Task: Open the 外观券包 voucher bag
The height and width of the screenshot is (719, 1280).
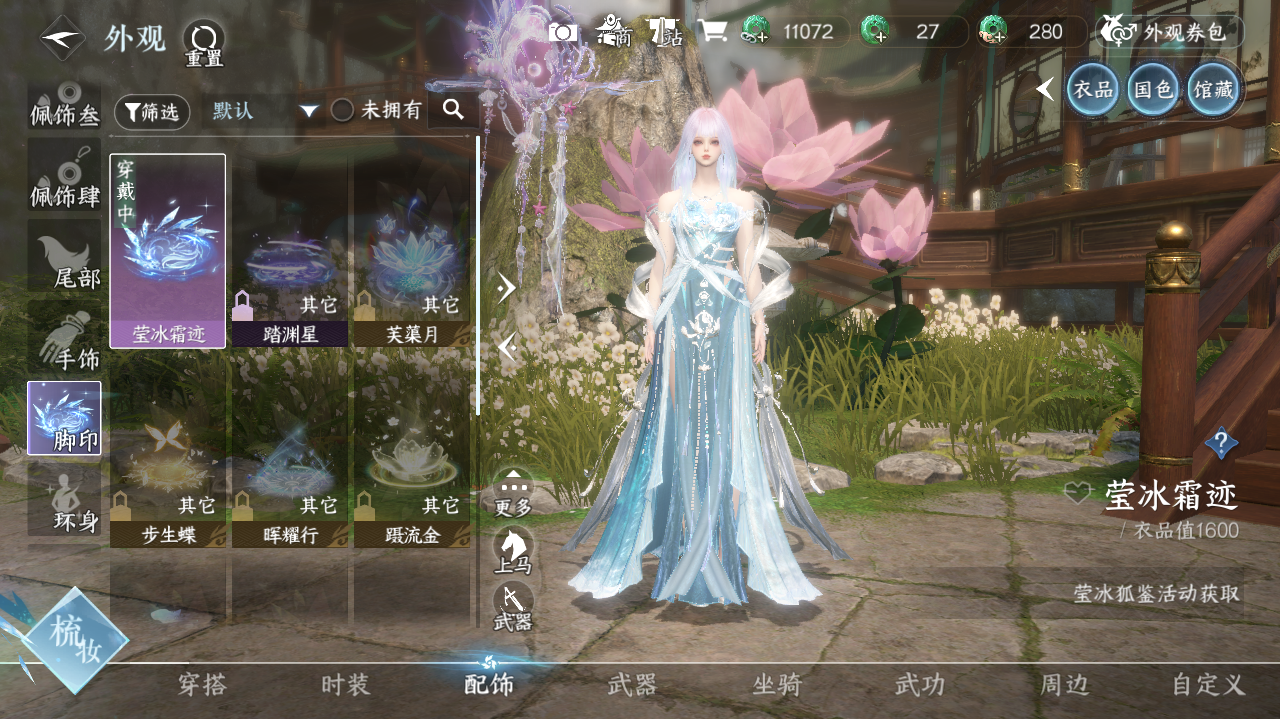Action: (x=1170, y=32)
